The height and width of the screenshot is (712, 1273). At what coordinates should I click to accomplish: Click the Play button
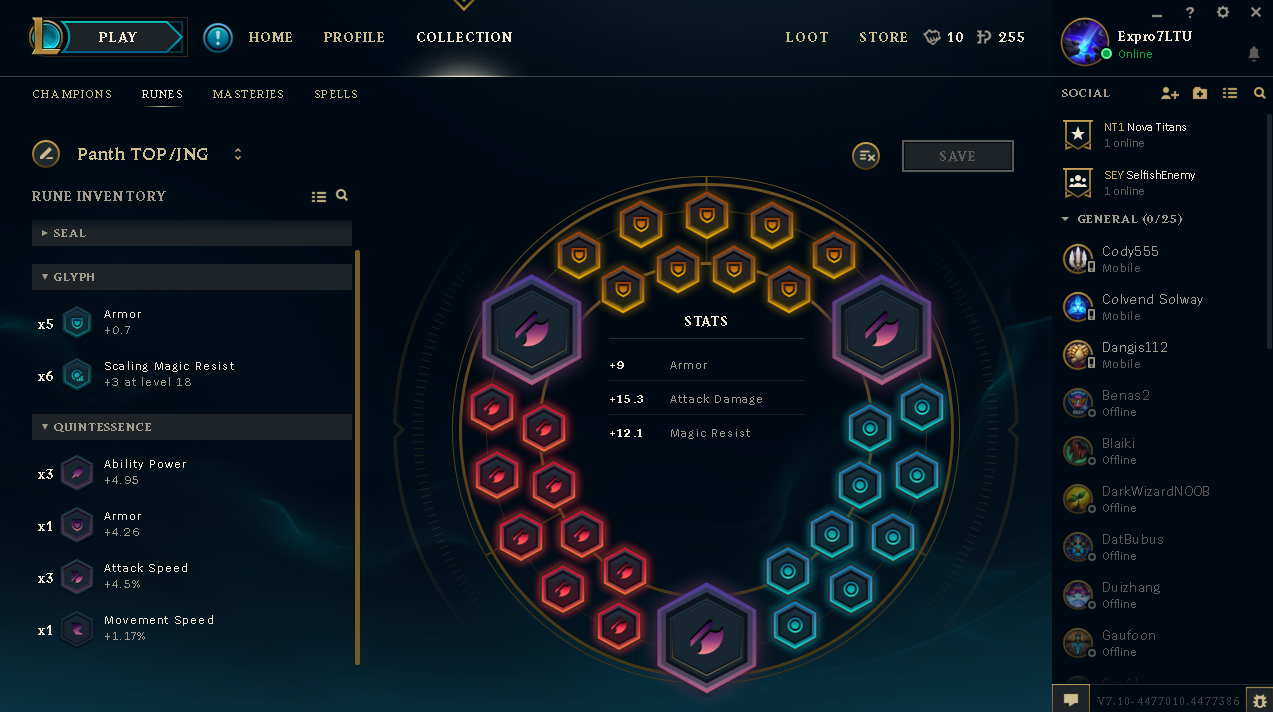117,37
